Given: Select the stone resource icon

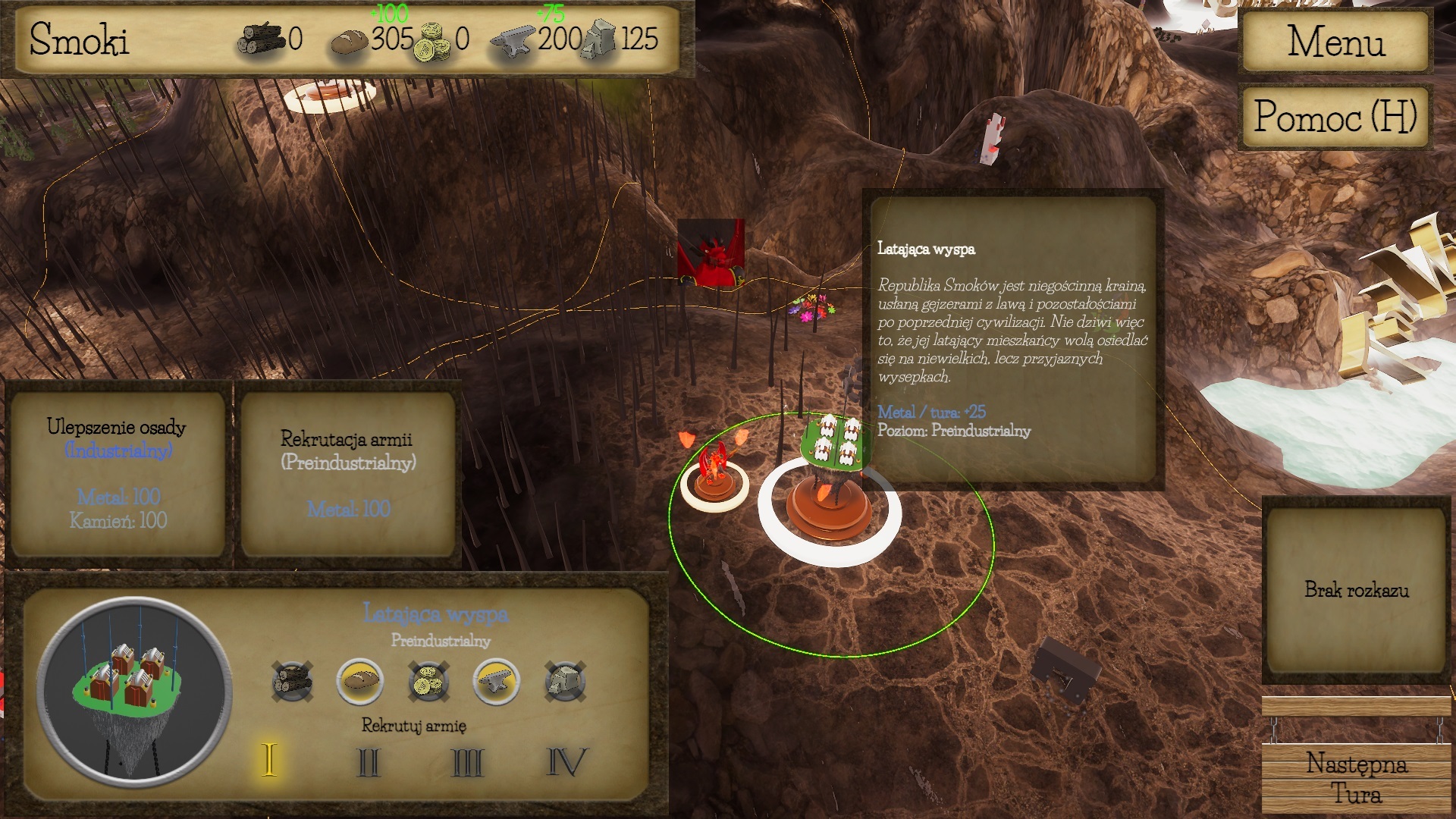Looking at the screenshot, I should (x=565, y=681).
